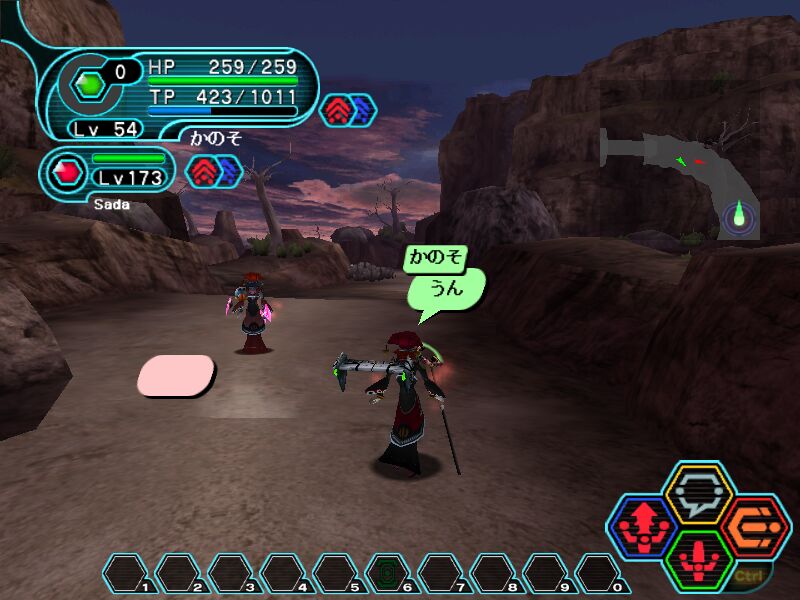The height and width of the screenshot is (600, 800).
Task: Select hotbar slot number 0
Action: click(597, 573)
